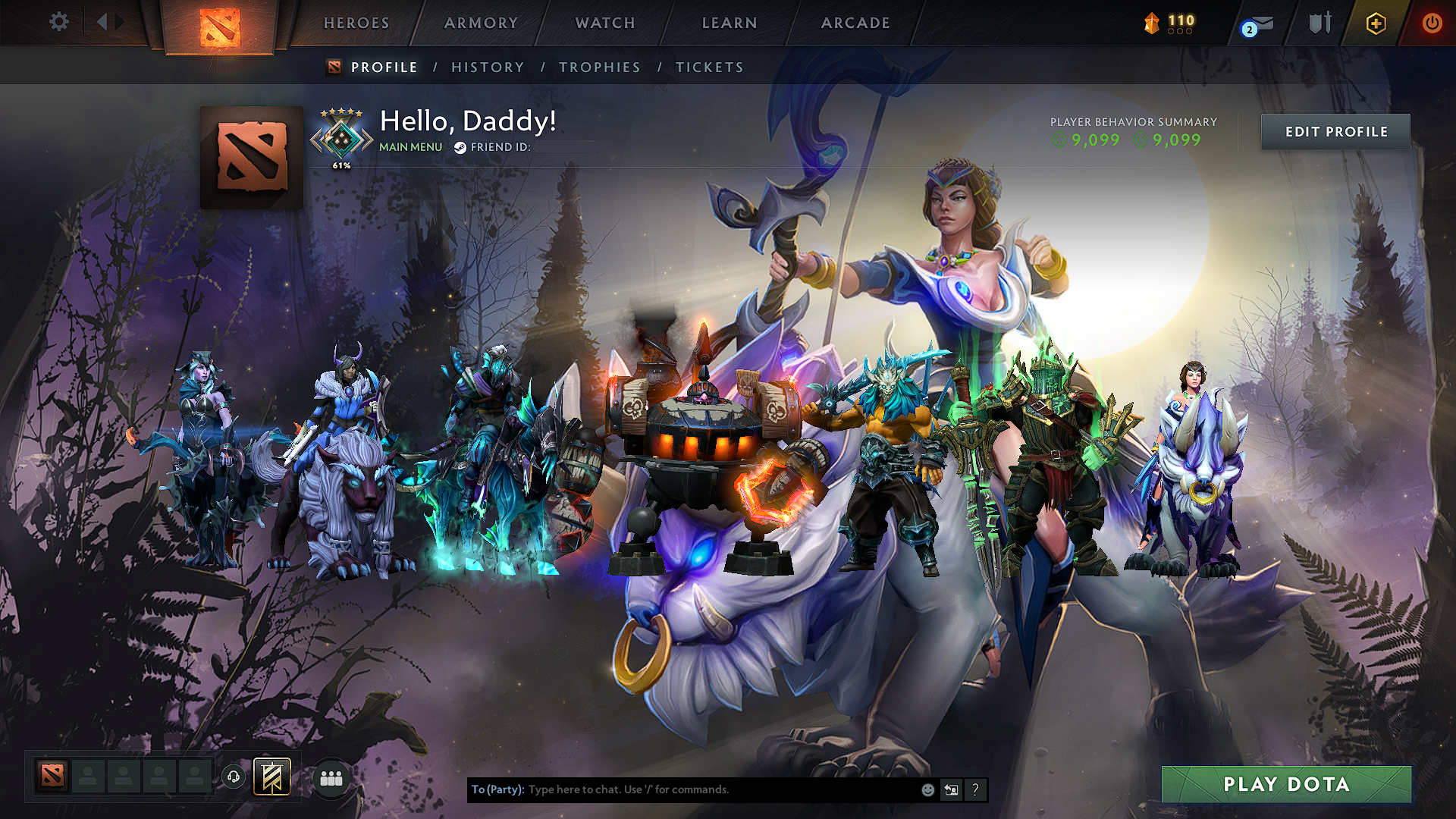The height and width of the screenshot is (819, 1456).
Task: Click the emoticon smiley in chat bar
Action: (927, 789)
